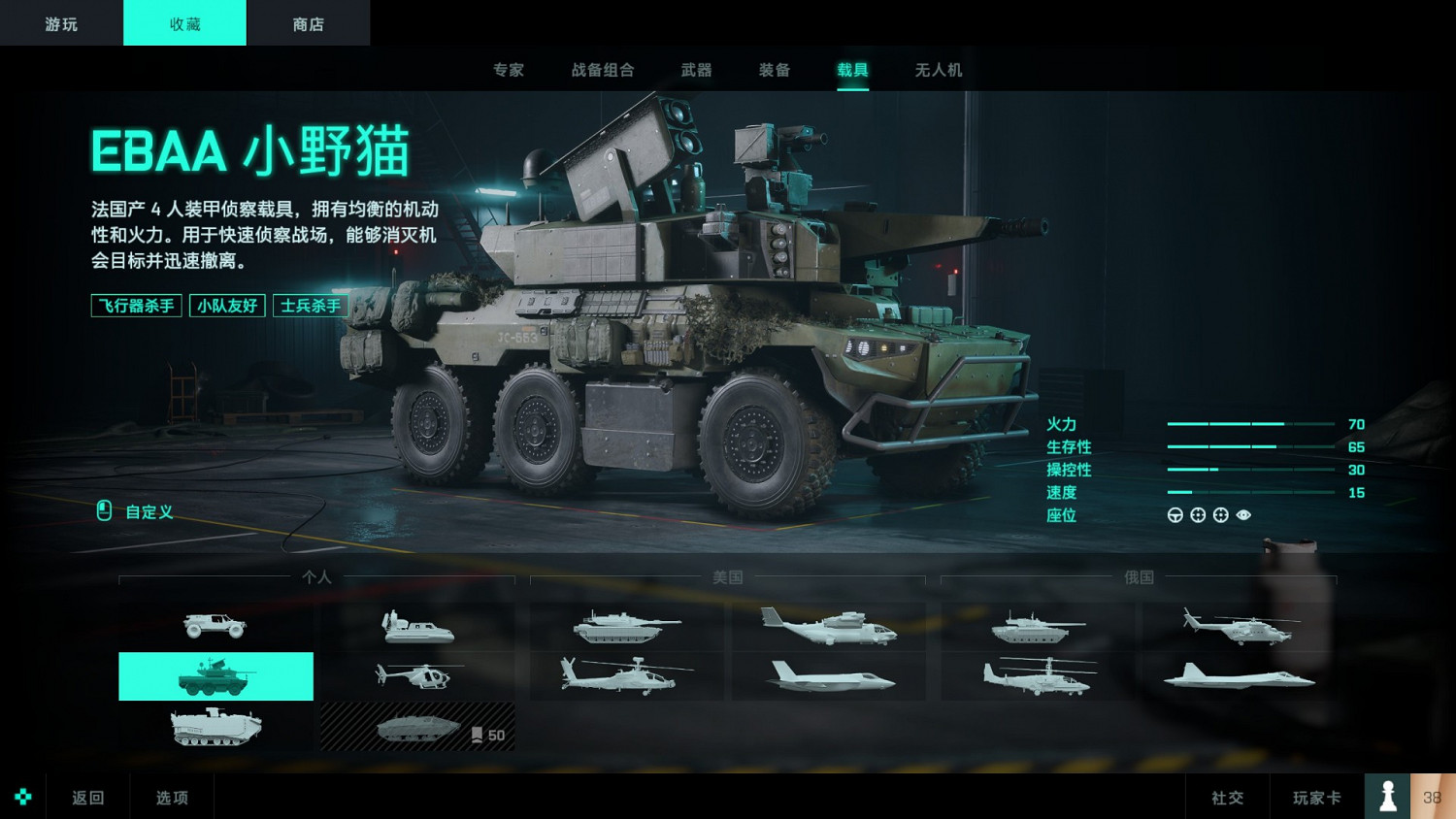Viewport: 1456px width, 819px height.
Task: Click the teal cross logo in bottom-left corner
Action: (x=22, y=797)
